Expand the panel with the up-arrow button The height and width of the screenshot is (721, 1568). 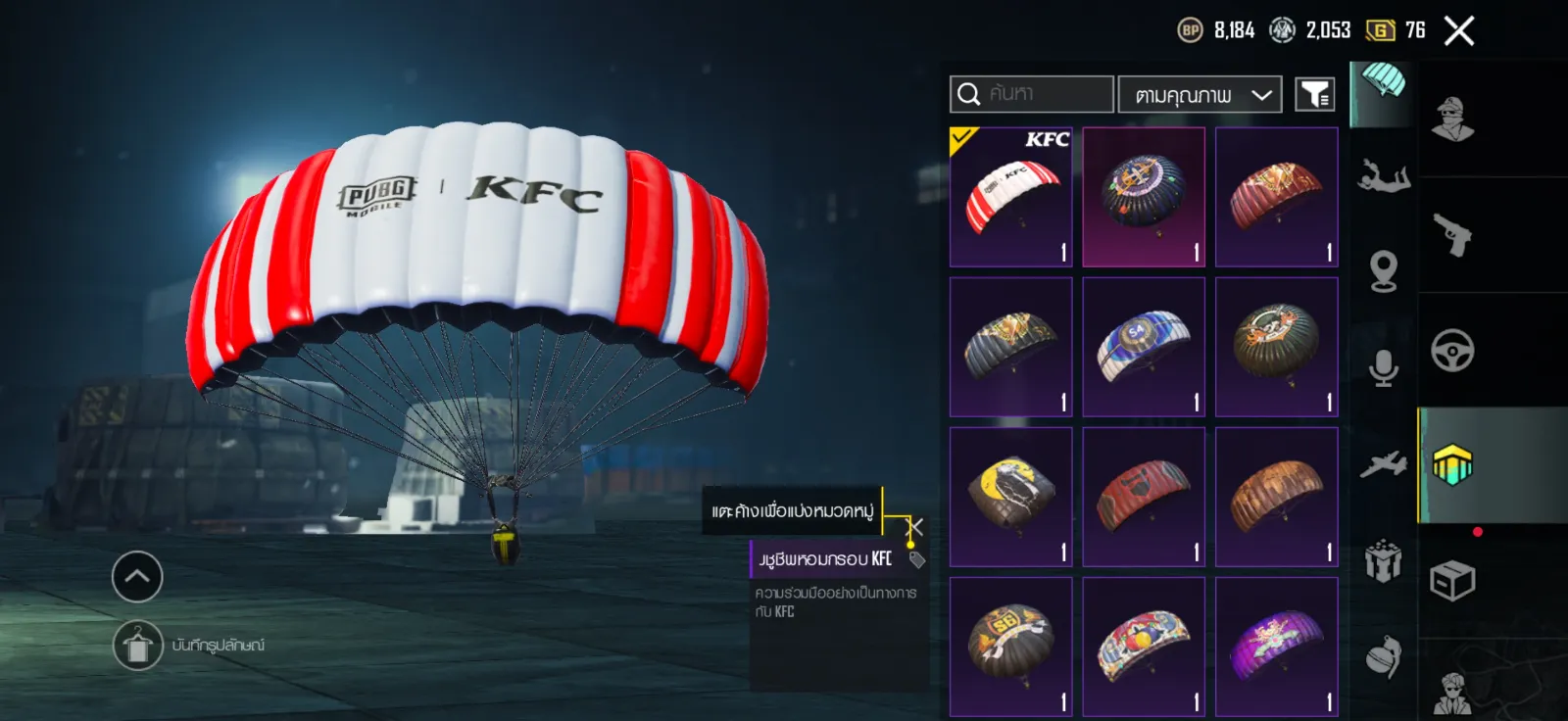click(x=137, y=577)
